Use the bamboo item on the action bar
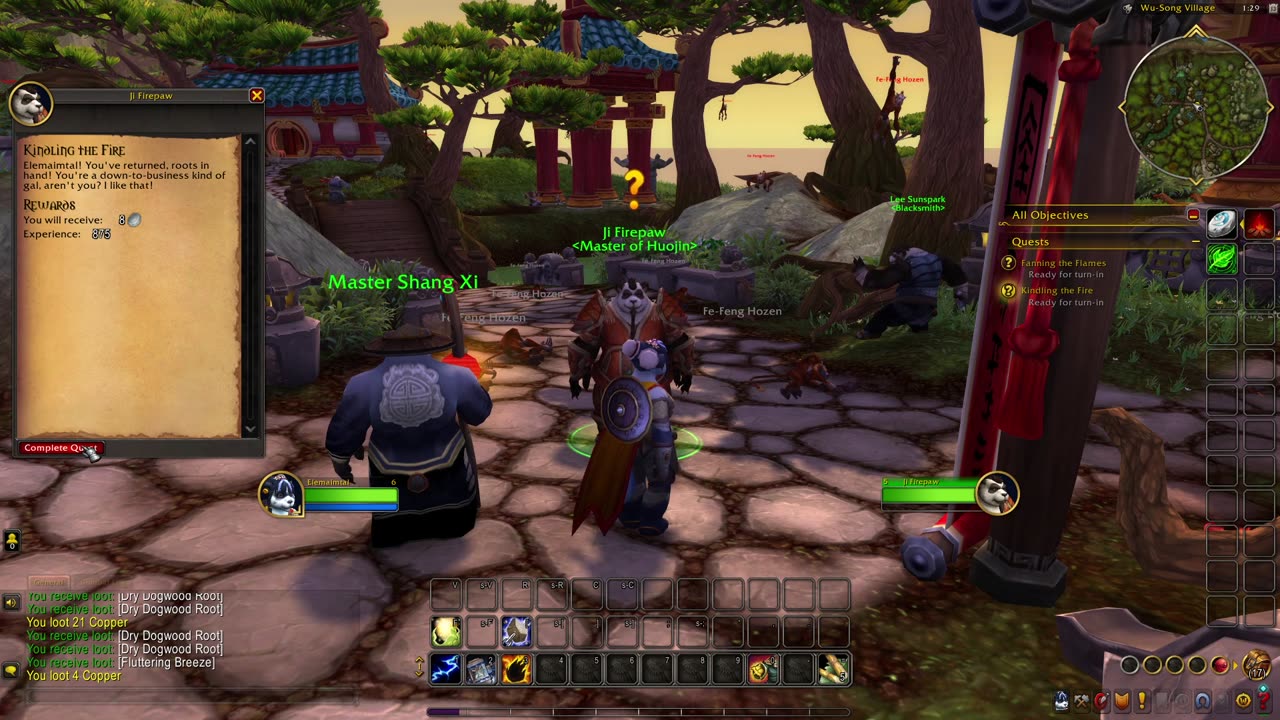 pos(833,669)
